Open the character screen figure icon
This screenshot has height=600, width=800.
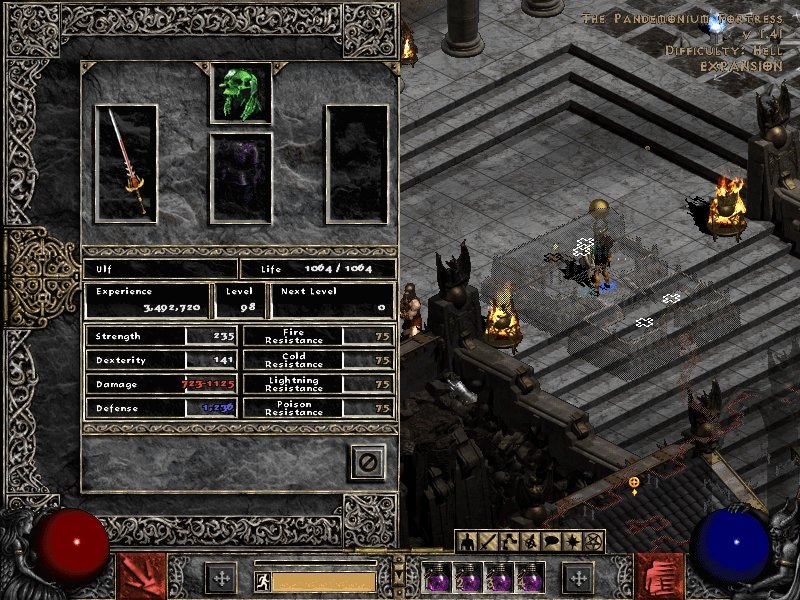pyautogui.click(x=468, y=542)
